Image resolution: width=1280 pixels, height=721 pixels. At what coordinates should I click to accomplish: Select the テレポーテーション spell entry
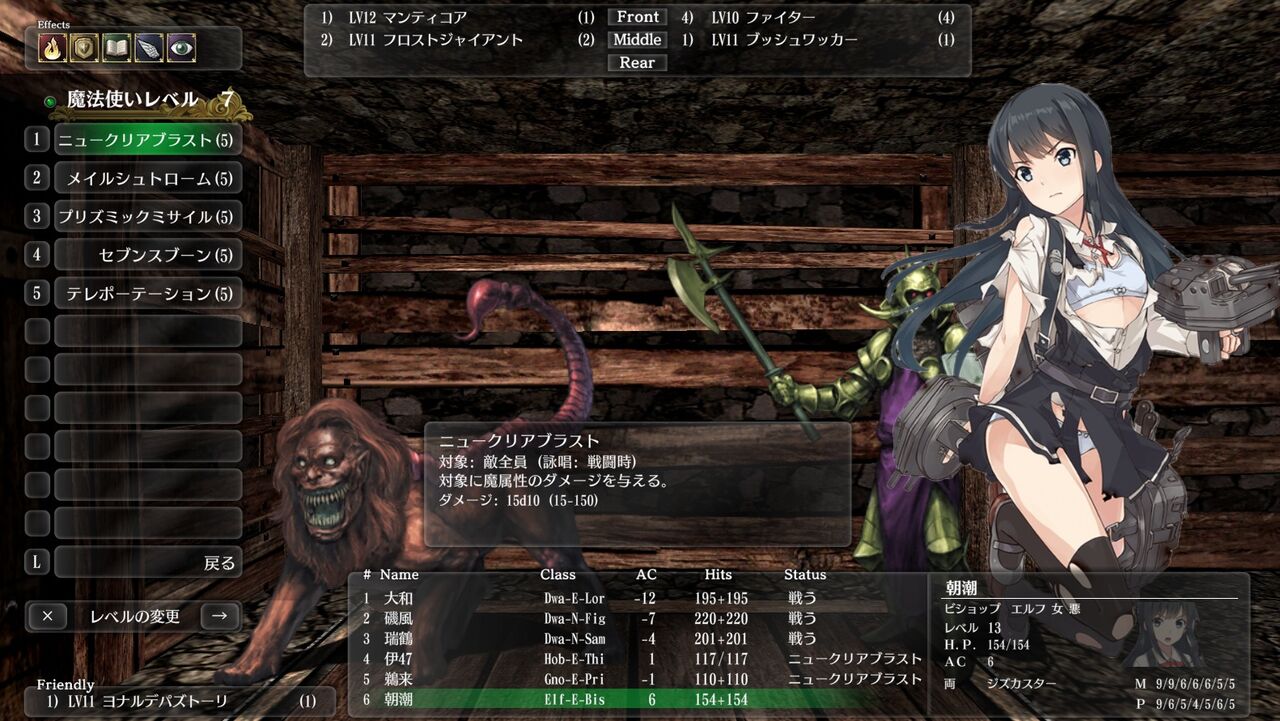coord(146,293)
